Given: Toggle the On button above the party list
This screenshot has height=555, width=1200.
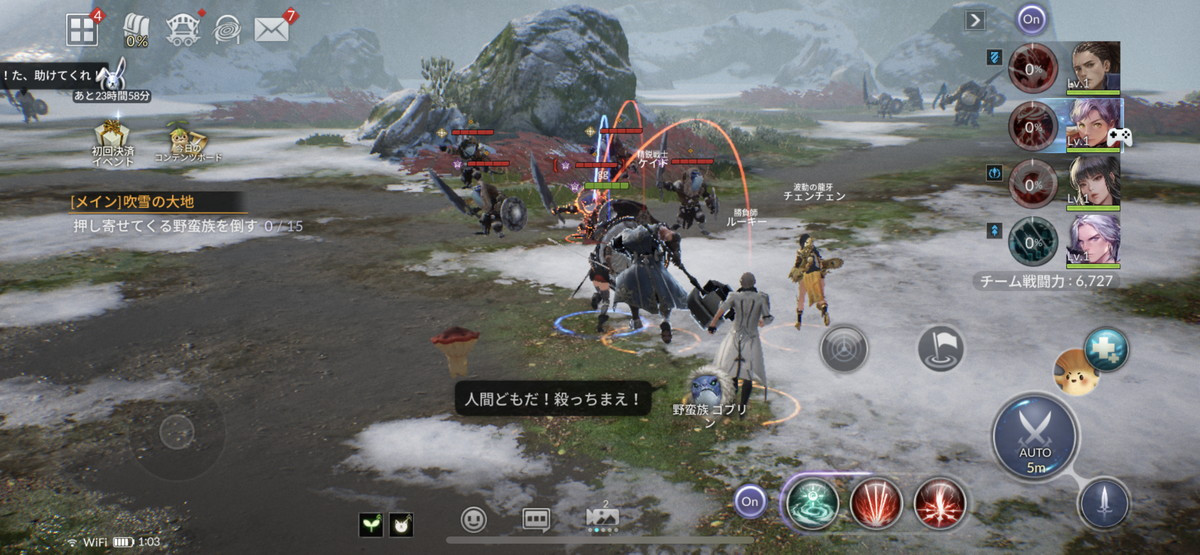Looking at the screenshot, I should (1031, 18).
